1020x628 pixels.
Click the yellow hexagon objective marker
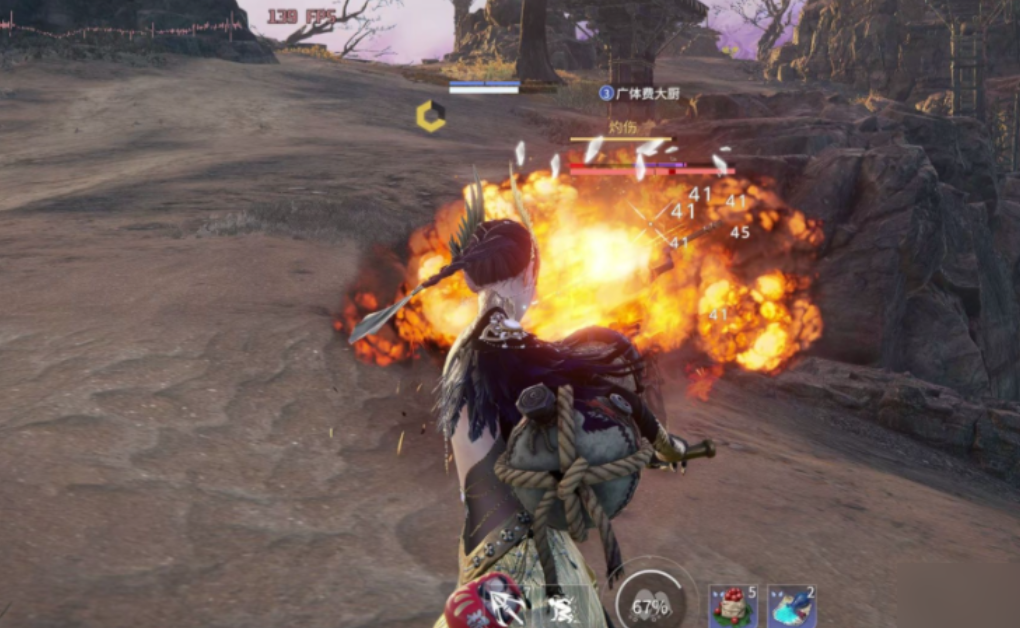(431, 117)
